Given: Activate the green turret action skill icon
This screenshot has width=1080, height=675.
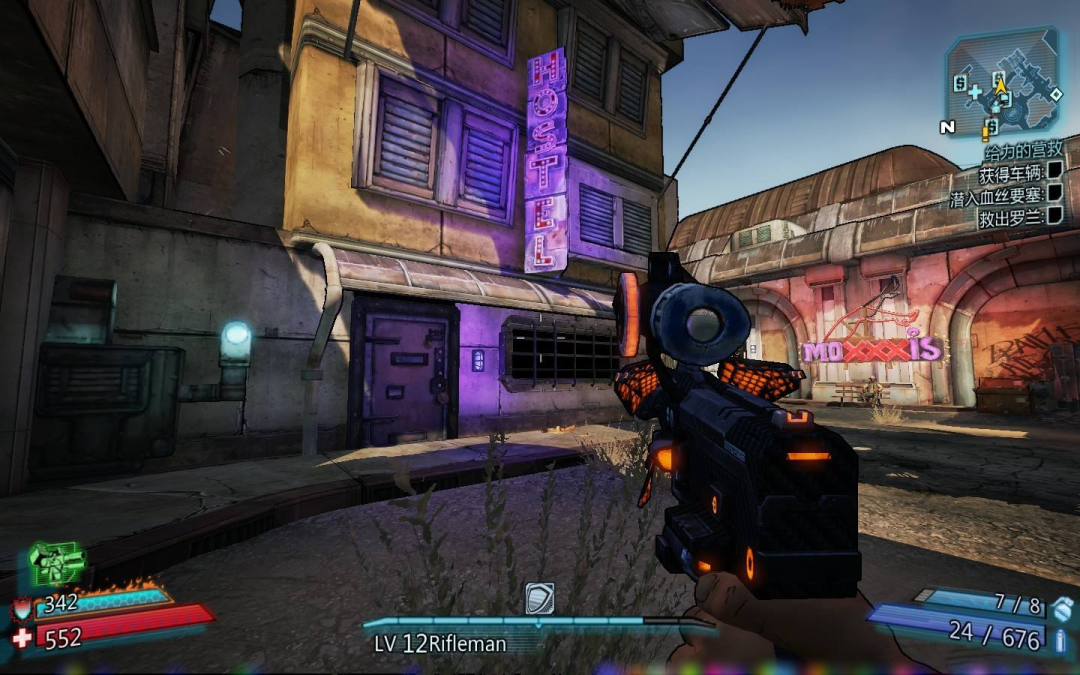Looking at the screenshot, I should coord(56,564).
